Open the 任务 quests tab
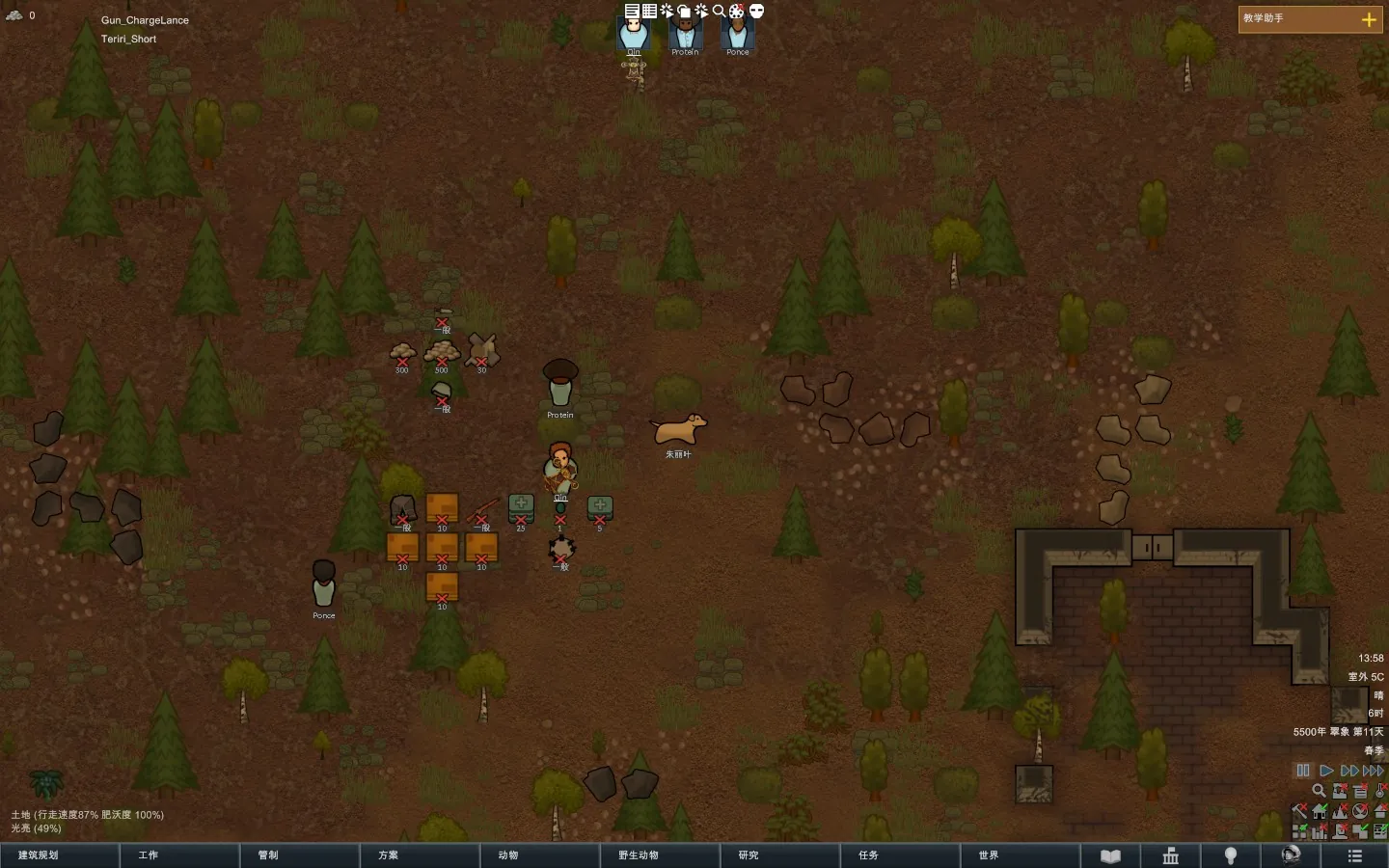Viewport: 1389px width, 868px height. tap(899, 855)
